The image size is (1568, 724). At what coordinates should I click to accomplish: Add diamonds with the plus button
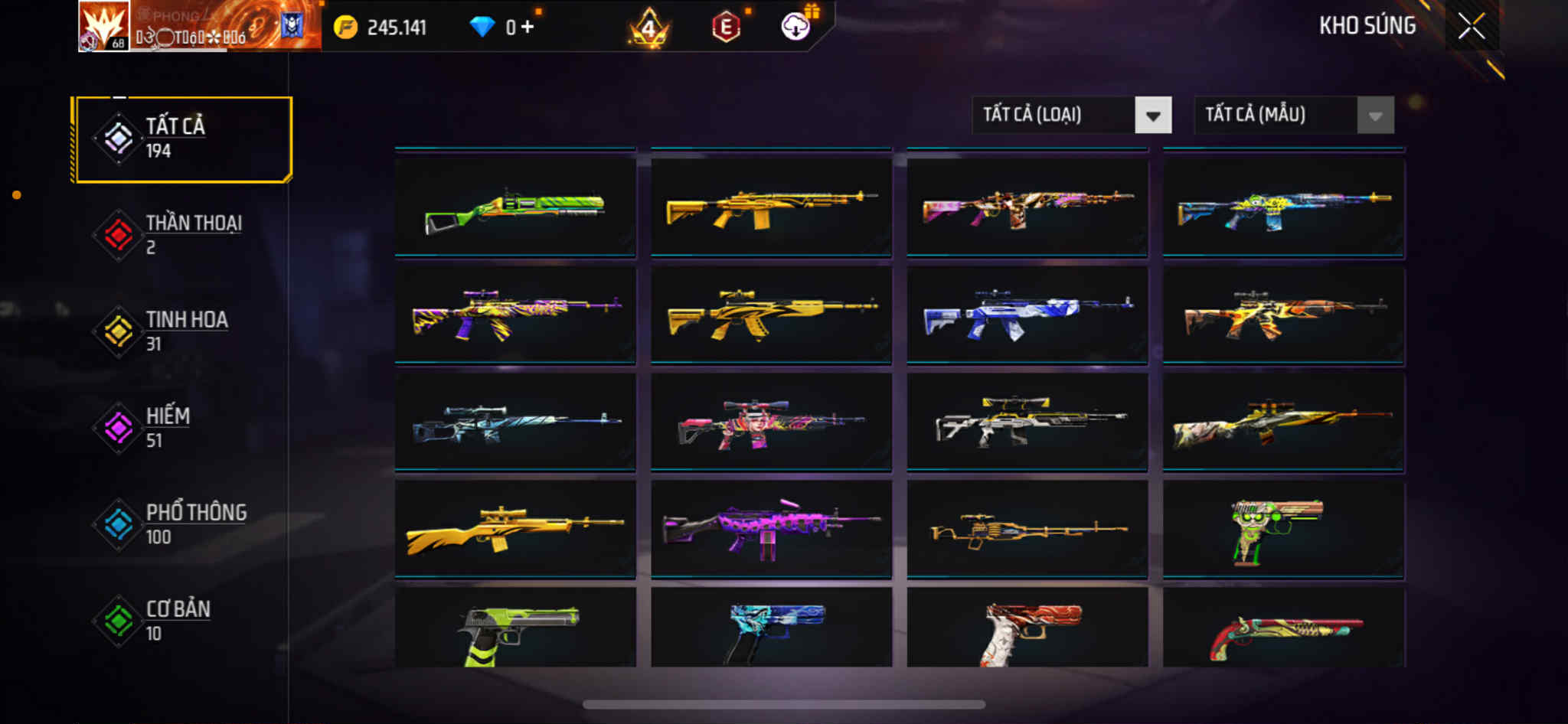pyautogui.click(x=527, y=28)
